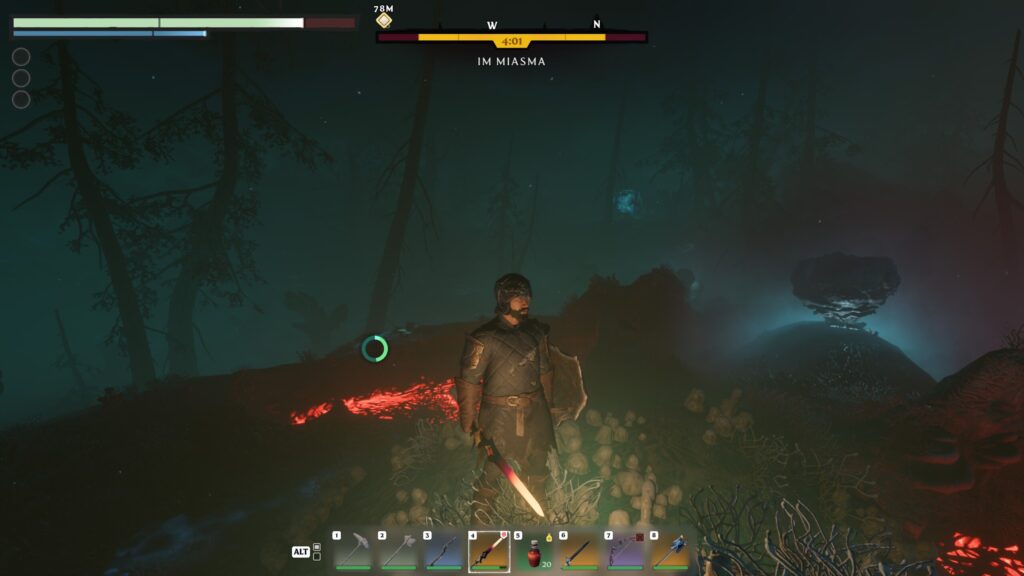Use the red health potion slot
Screen dimensions: 1024x576
point(534,552)
